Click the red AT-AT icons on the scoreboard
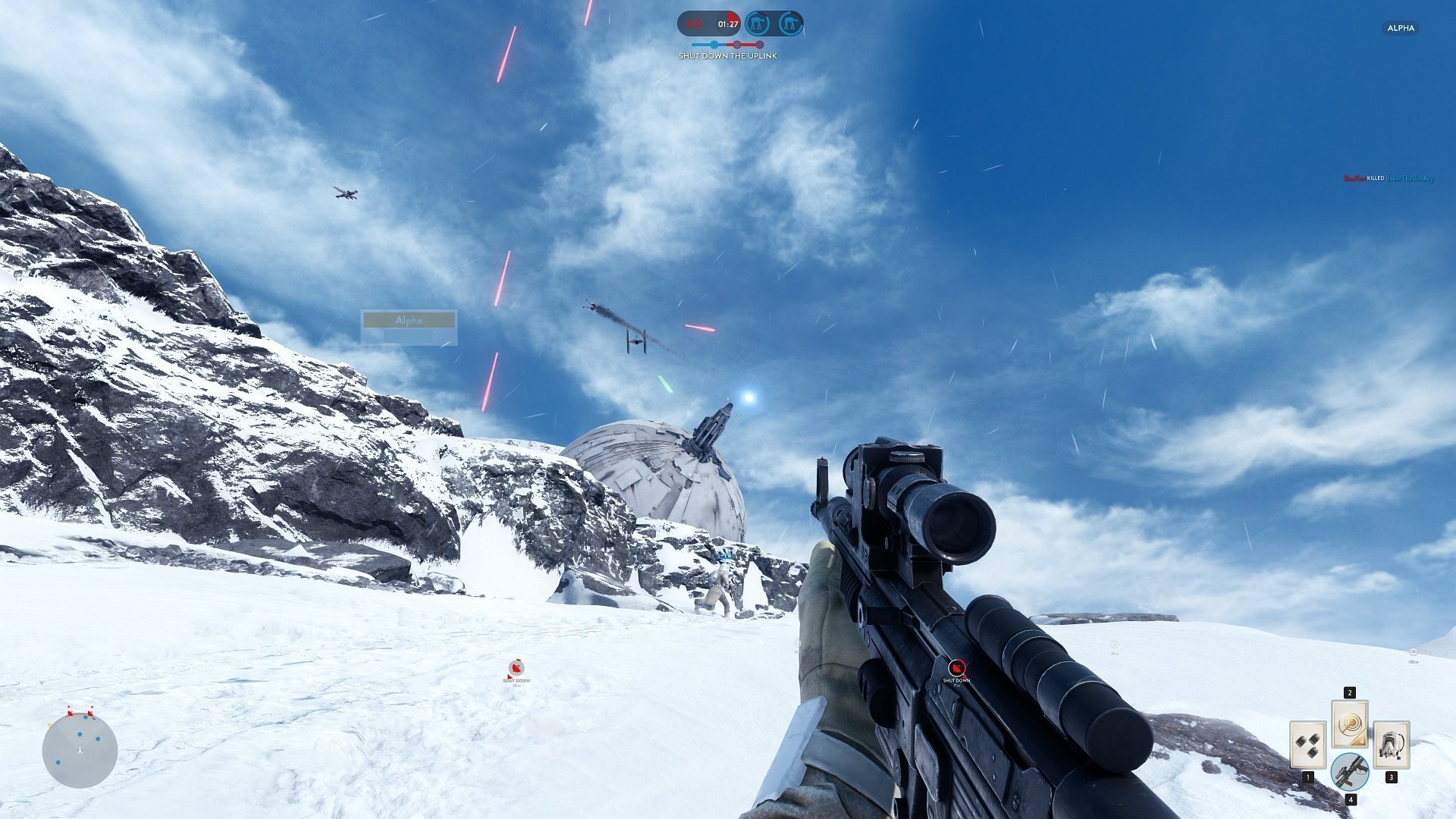The image size is (1456, 819). (x=695, y=23)
